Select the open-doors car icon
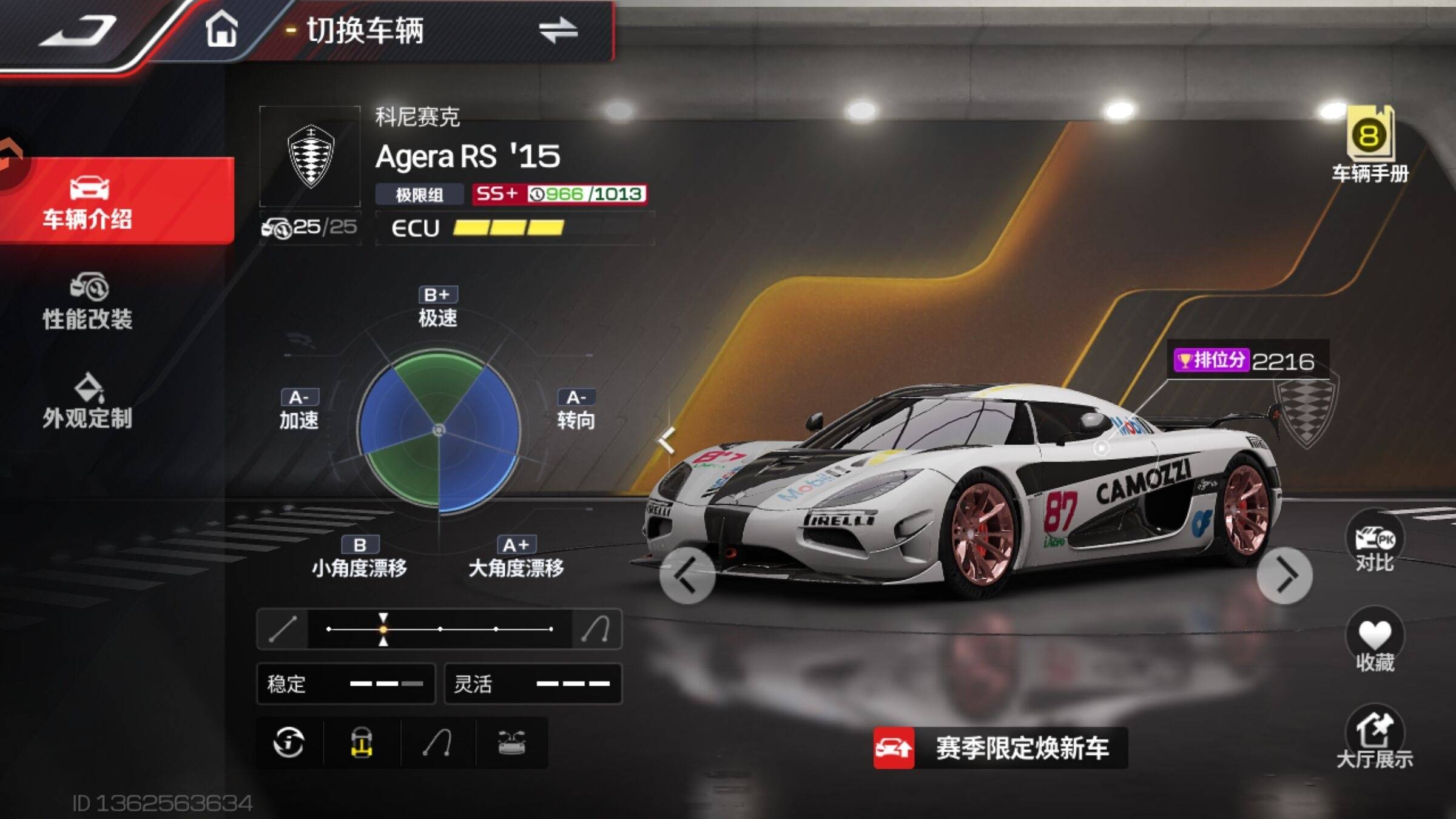Viewport: 1456px width, 819px height. (511, 743)
